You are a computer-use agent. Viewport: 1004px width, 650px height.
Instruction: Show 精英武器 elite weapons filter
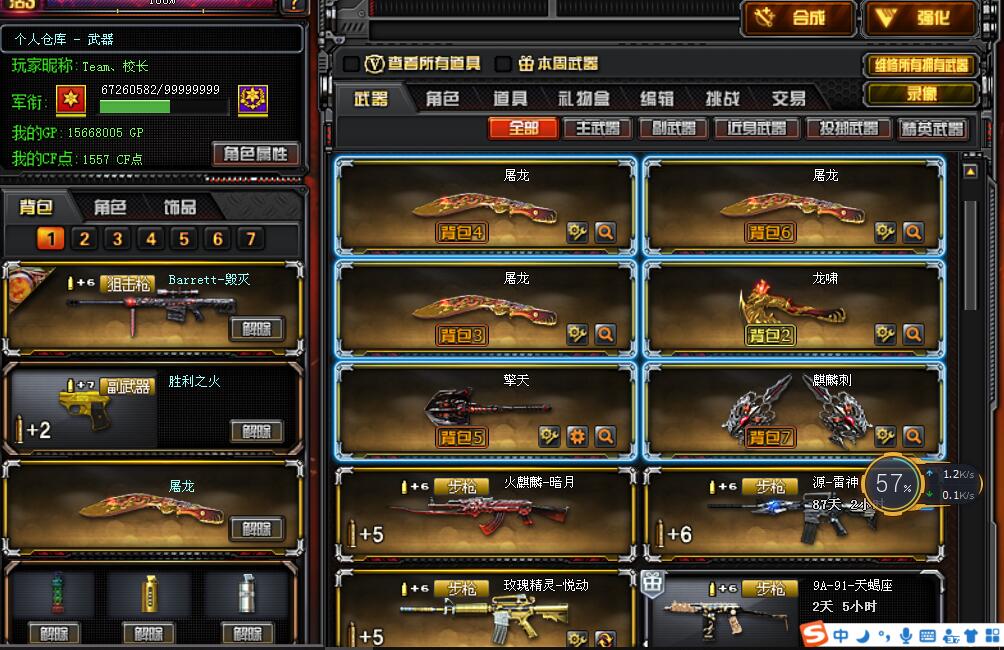(932, 128)
